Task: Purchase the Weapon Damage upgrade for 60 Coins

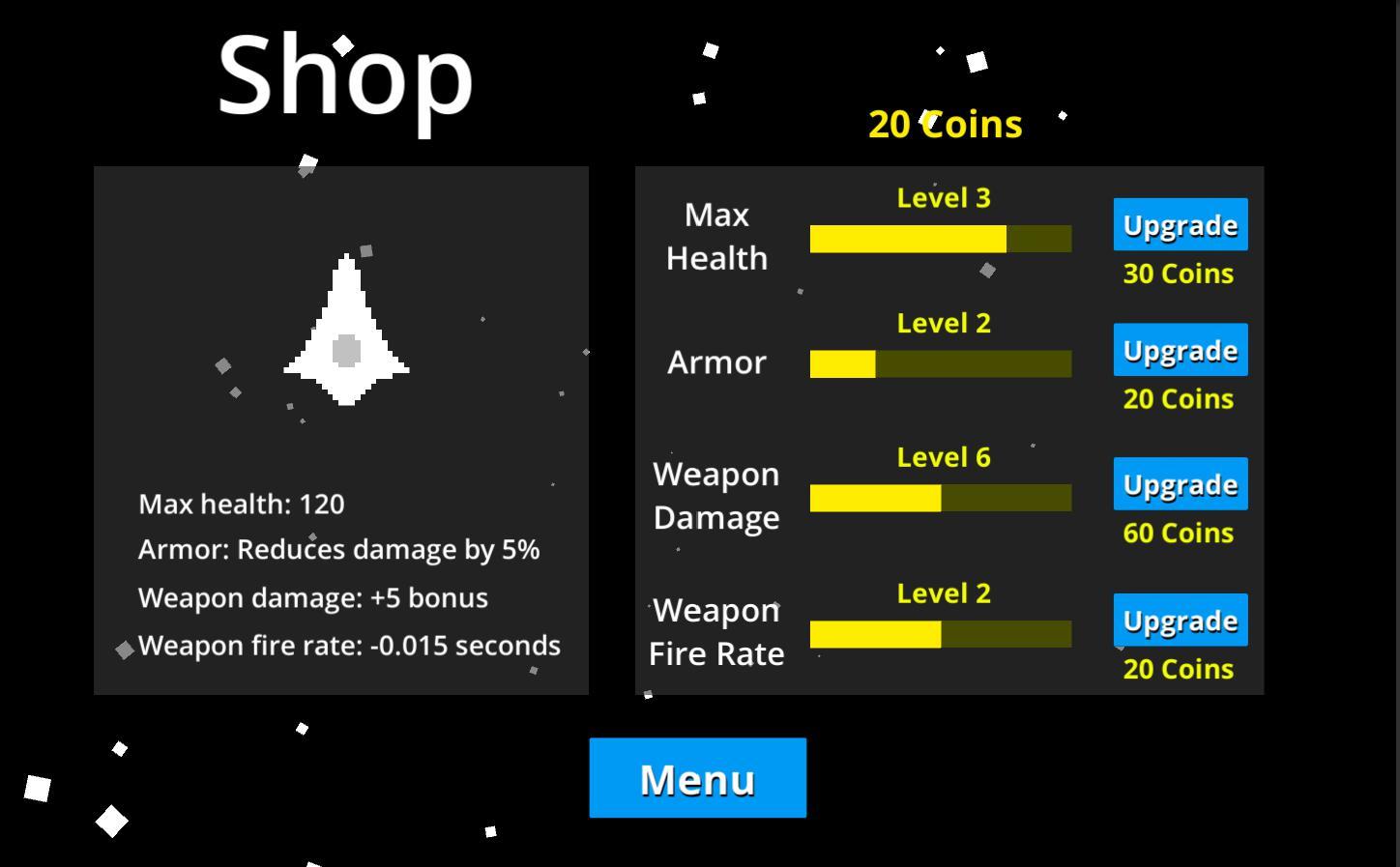Action: [1180, 484]
